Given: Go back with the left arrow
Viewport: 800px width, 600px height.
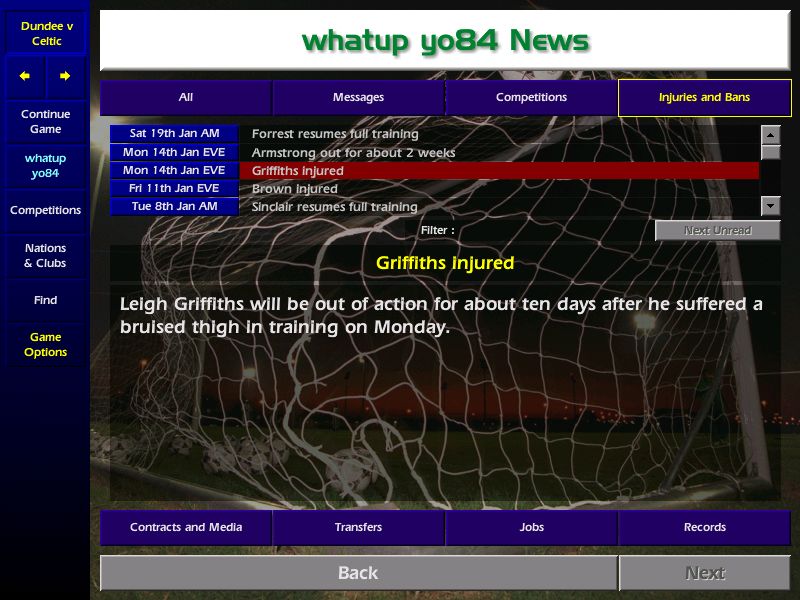Looking at the screenshot, I should 25,76.
